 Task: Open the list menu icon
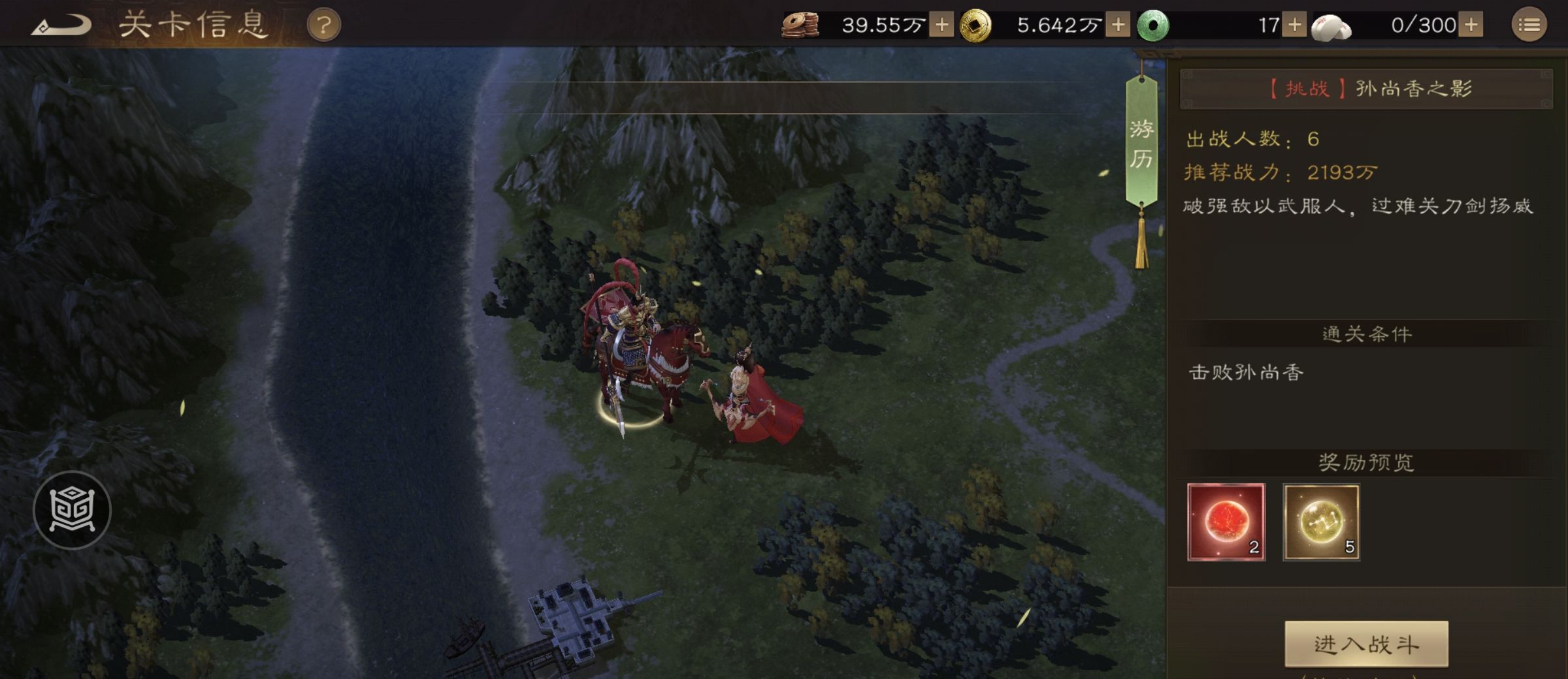pyautogui.click(x=1529, y=26)
